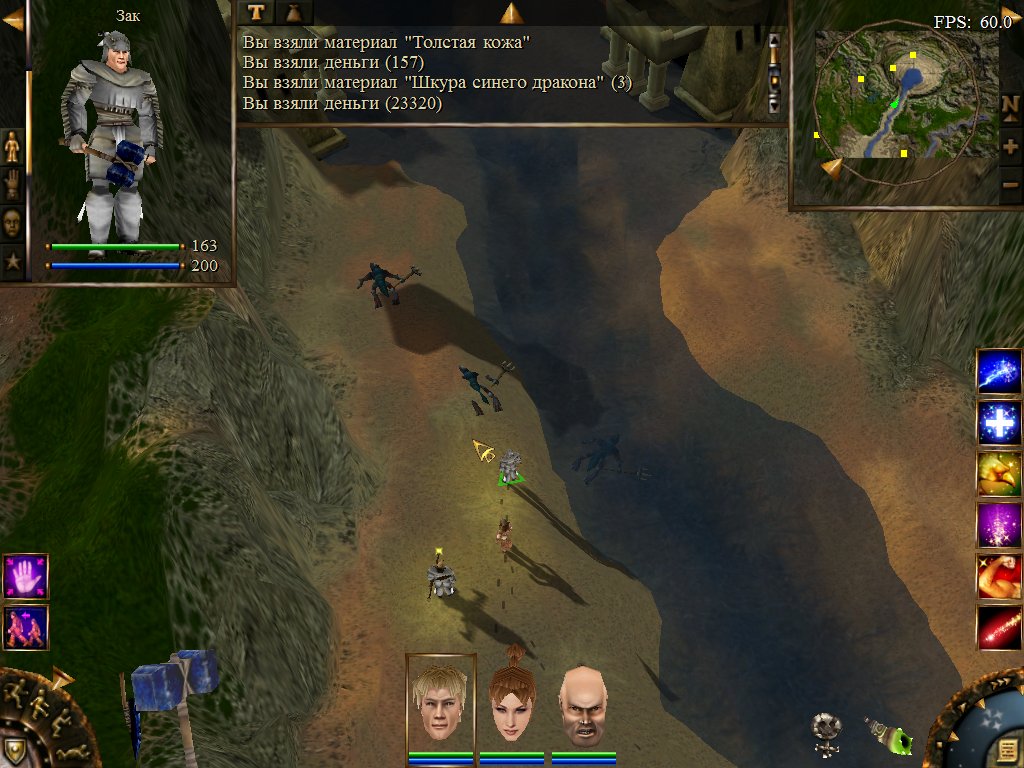The height and width of the screenshot is (768, 1024).
Task: Activate the flexed arm strength spell
Action: tap(998, 577)
